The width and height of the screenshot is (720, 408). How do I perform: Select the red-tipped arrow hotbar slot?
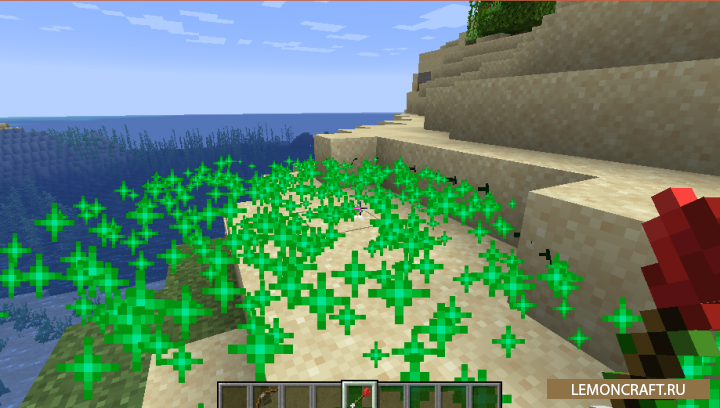pyautogui.click(x=357, y=396)
